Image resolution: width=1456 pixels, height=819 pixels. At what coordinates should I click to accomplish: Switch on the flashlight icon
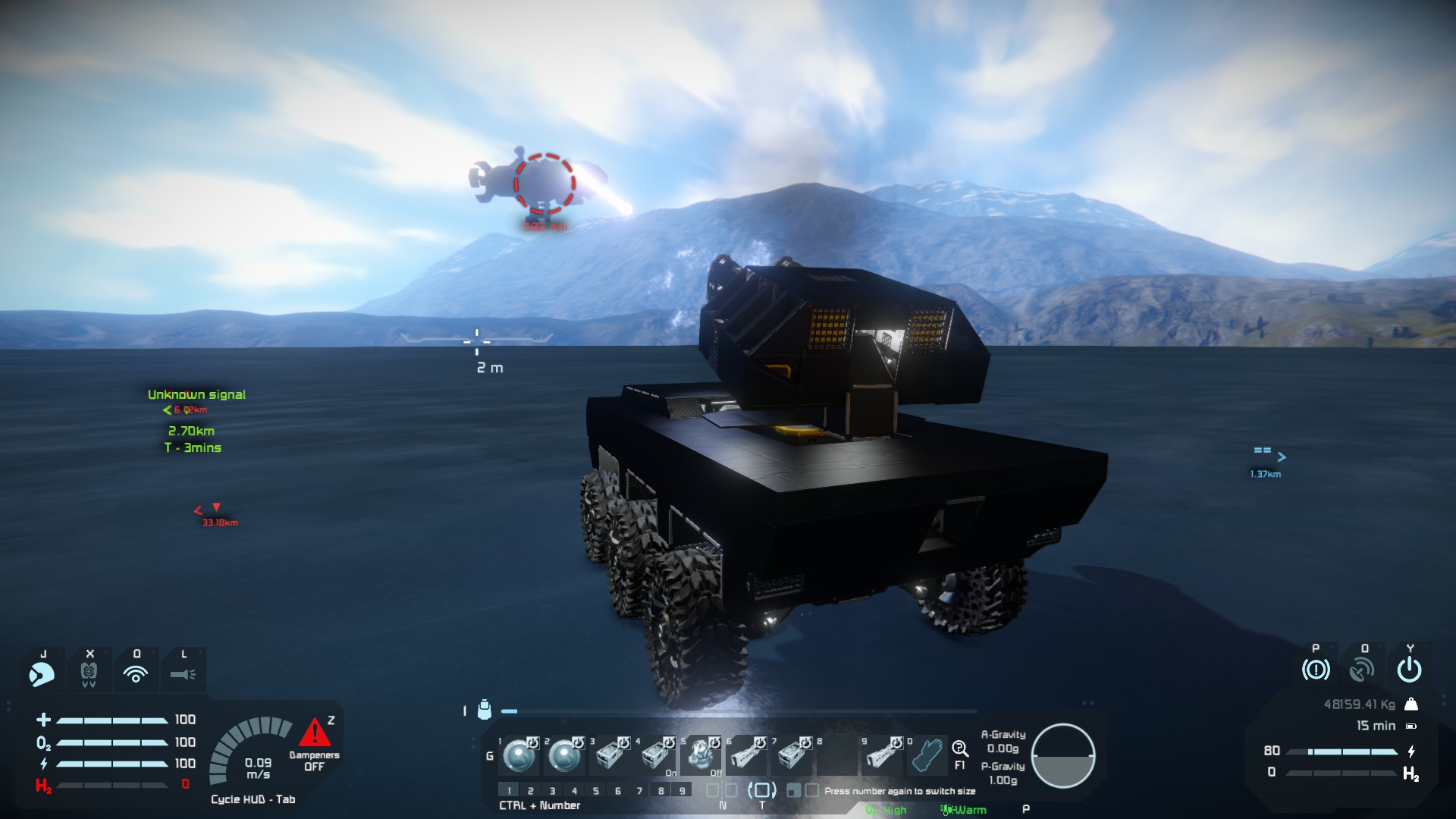(183, 673)
